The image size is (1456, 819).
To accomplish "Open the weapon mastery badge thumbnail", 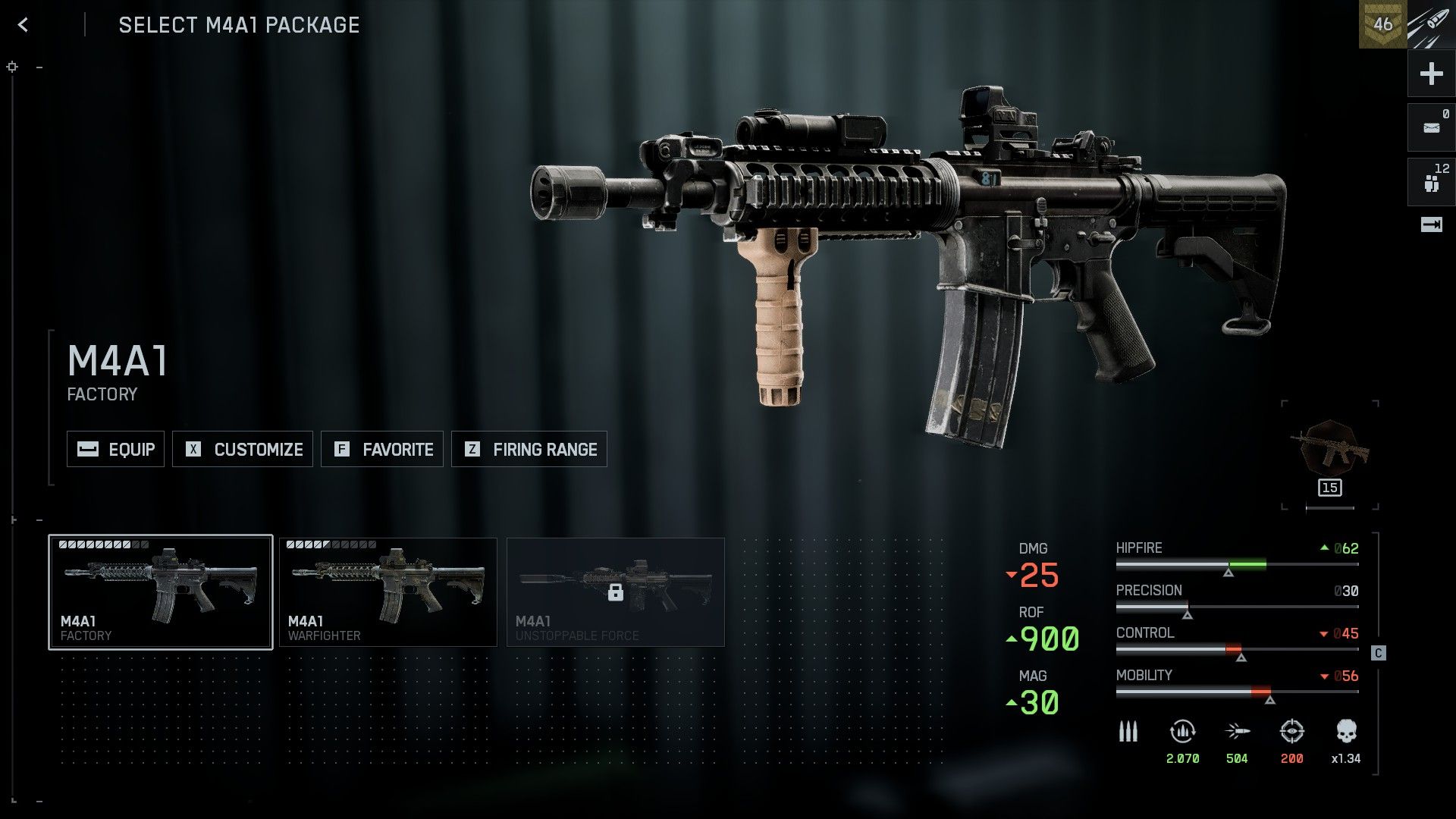I will [1330, 453].
